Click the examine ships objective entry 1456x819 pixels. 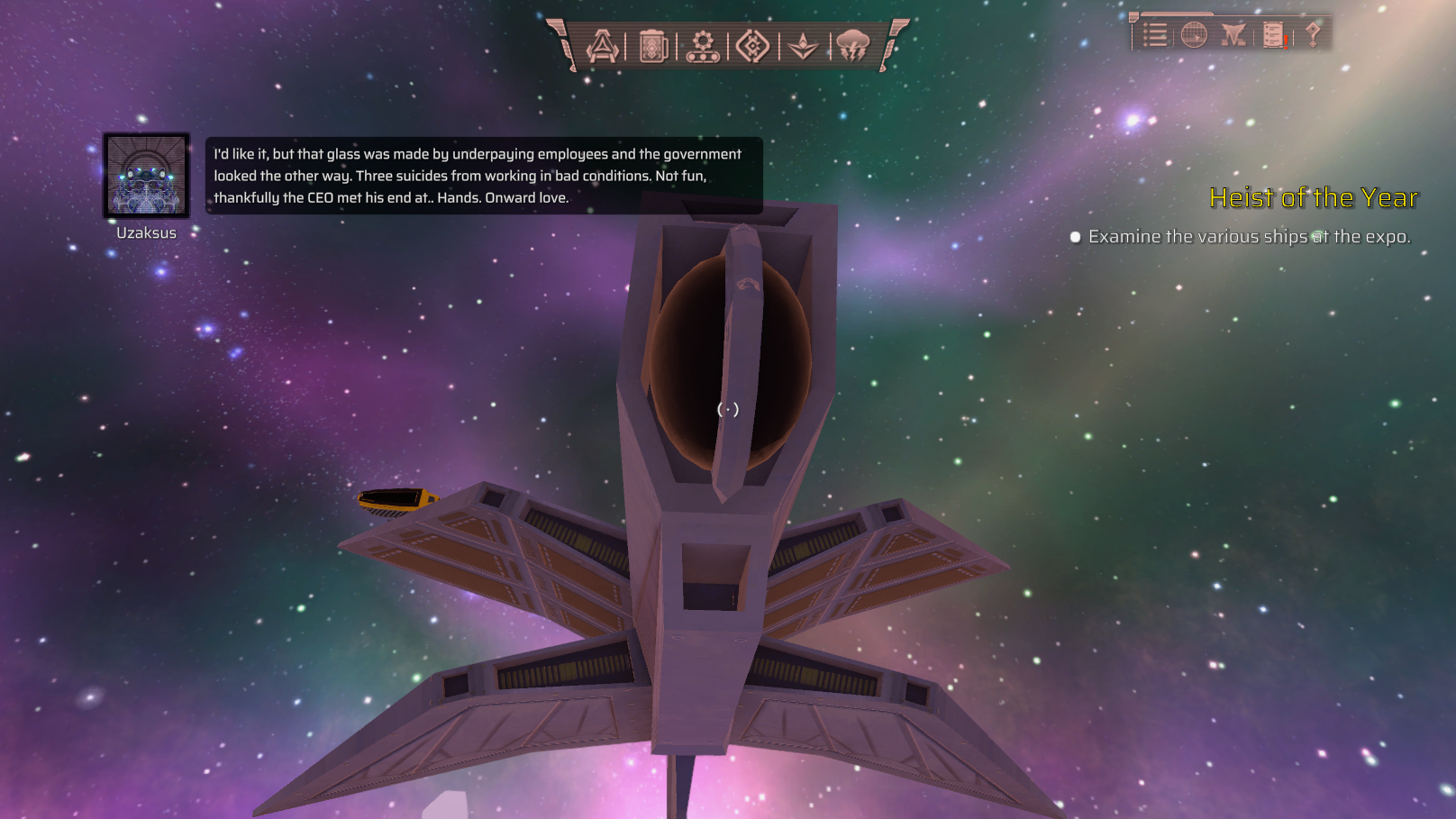coord(1248,237)
